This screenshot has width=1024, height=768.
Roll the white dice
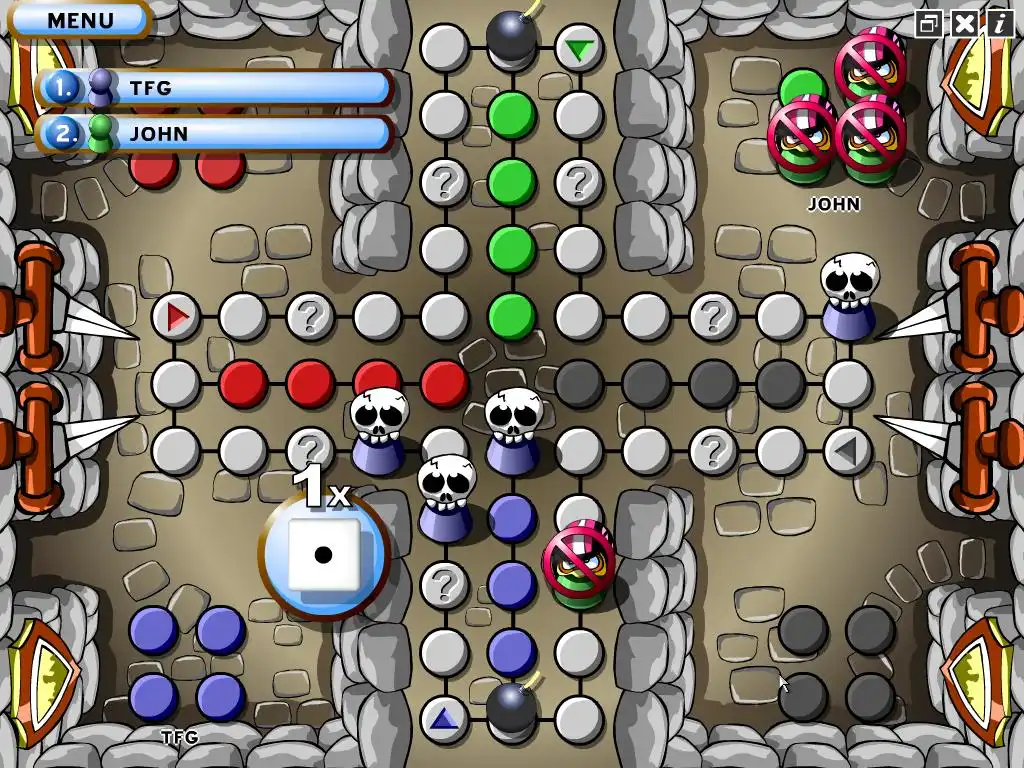323,555
